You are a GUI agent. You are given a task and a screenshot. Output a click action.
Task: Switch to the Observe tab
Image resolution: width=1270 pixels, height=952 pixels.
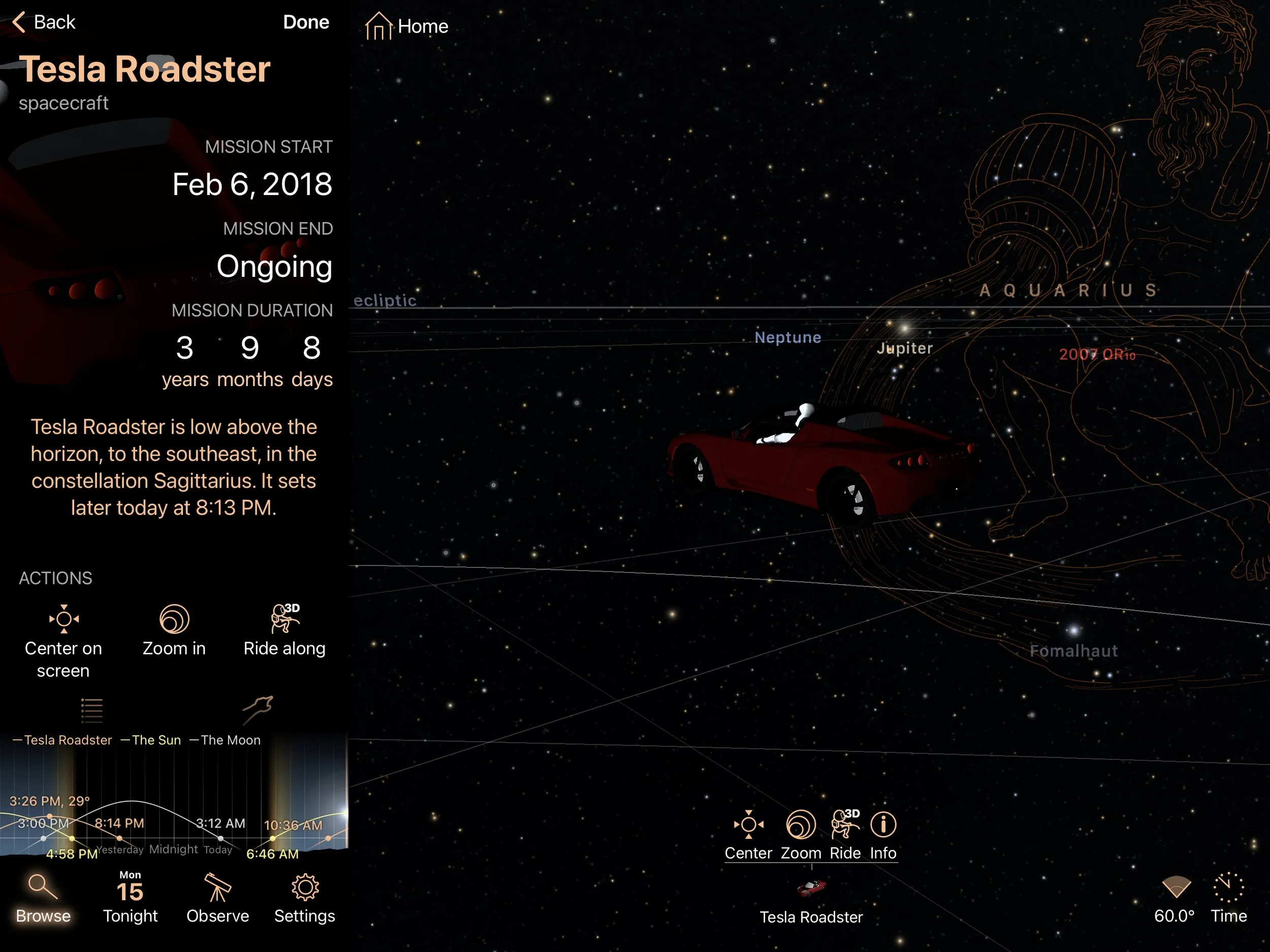pyautogui.click(x=217, y=899)
